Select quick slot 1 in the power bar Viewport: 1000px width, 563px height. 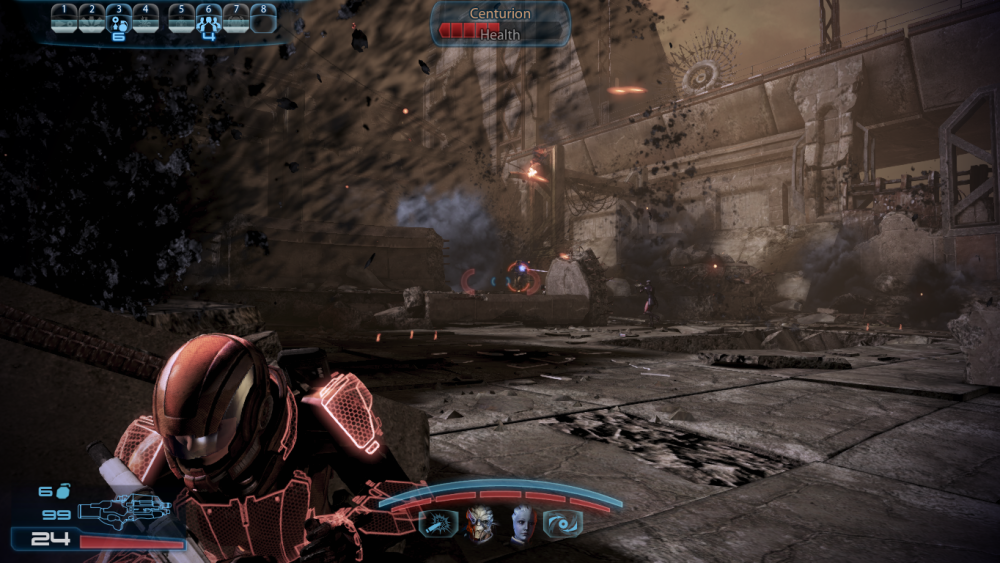65,18
